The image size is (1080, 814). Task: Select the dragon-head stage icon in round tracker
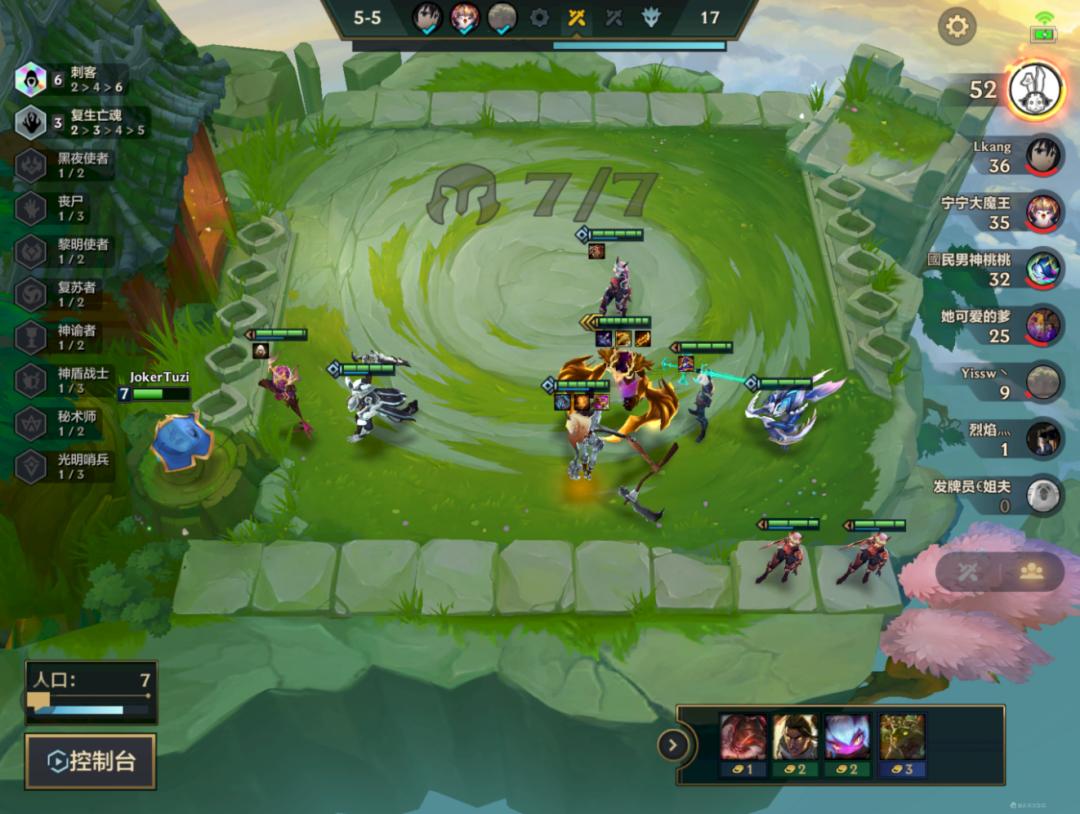click(651, 17)
